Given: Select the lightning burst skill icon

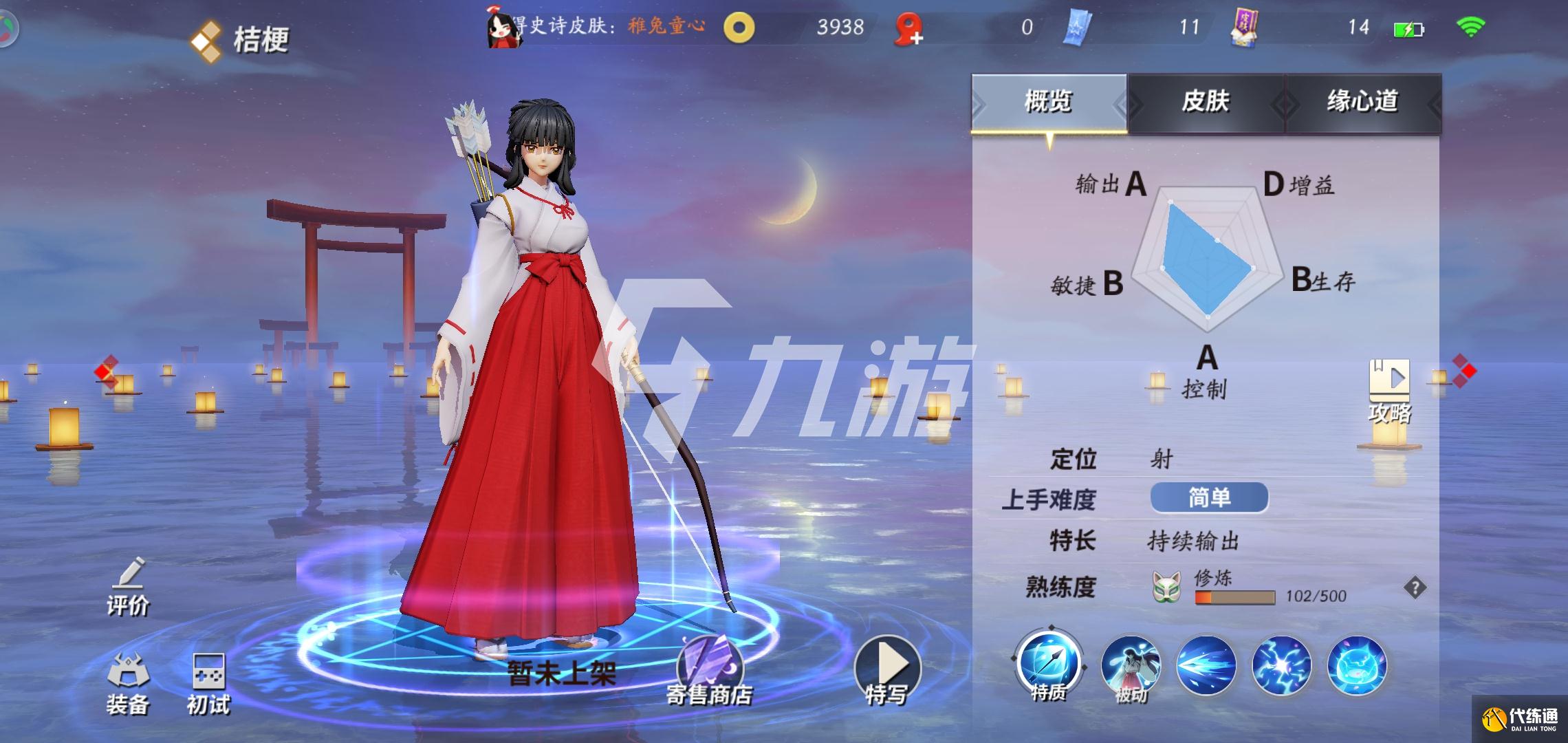Looking at the screenshot, I should (x=1281, y=666).
